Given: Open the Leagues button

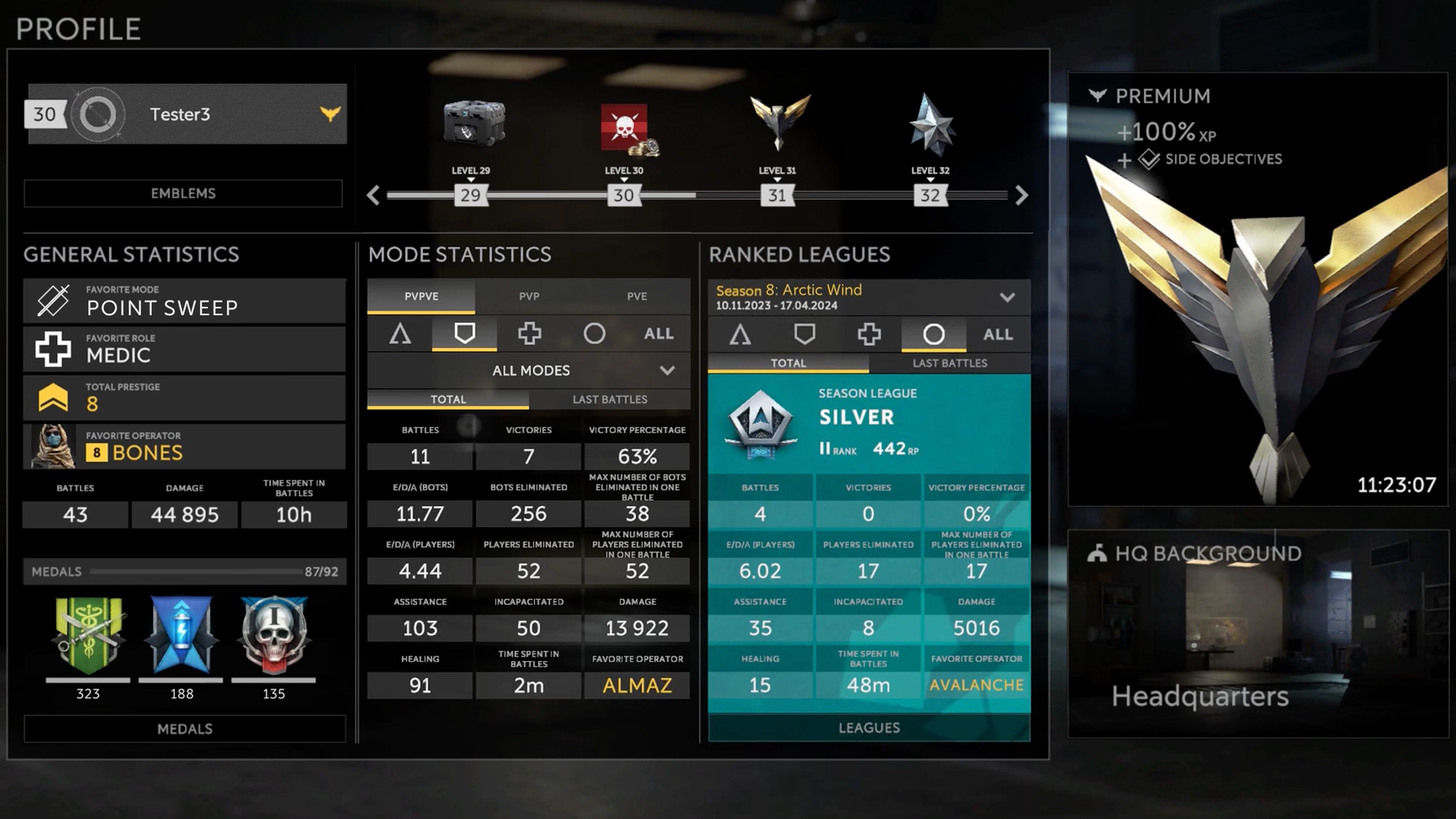Looking at the screenshot, I should [869, 727].
